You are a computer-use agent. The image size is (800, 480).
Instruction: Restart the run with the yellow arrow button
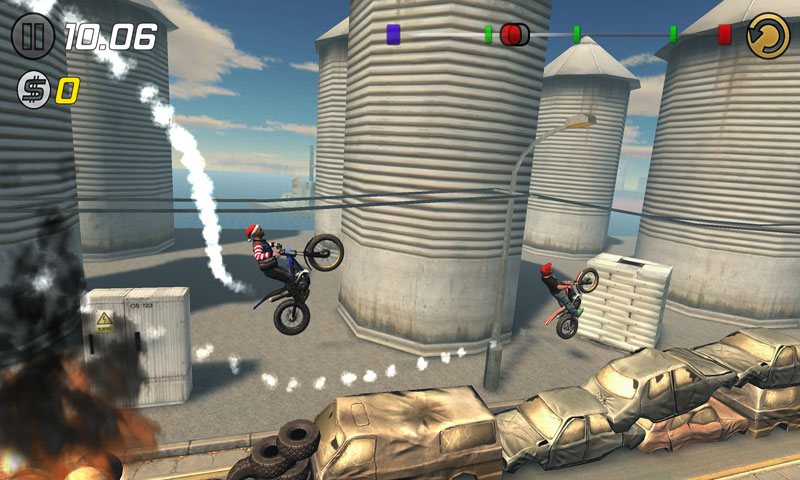click(768, 35)
